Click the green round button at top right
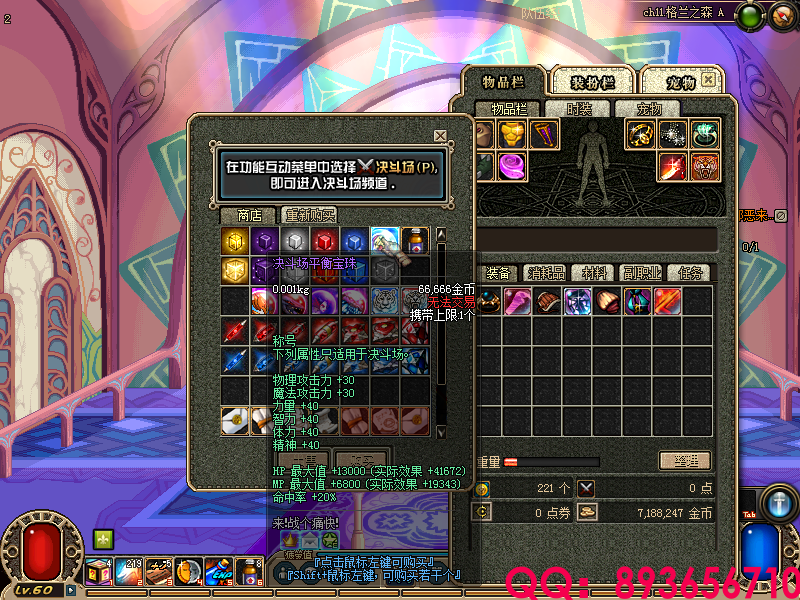Screen dimensions: 800x600 [751, 15]
